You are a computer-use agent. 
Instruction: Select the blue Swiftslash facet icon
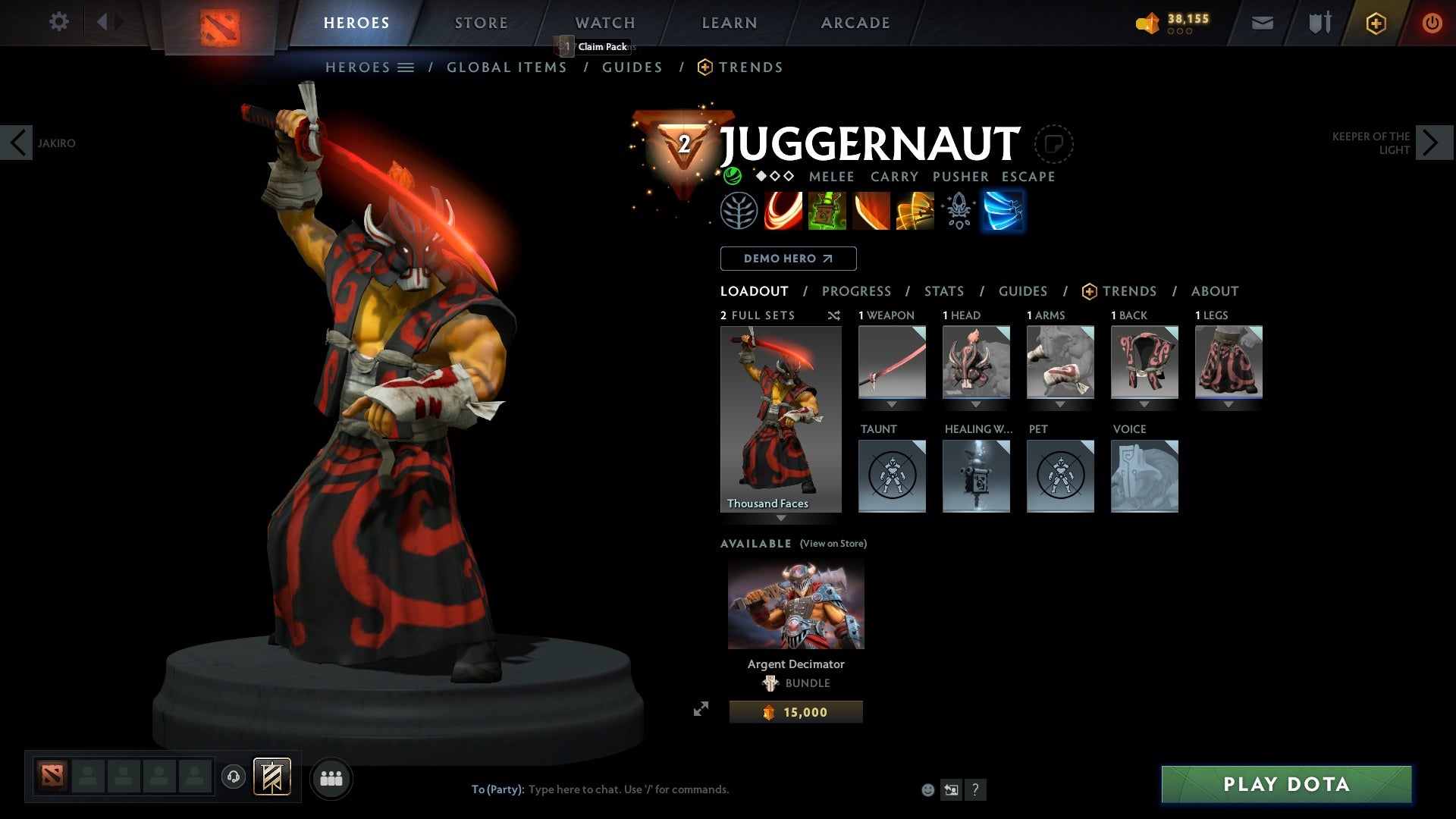click(x=1003, y=210)
